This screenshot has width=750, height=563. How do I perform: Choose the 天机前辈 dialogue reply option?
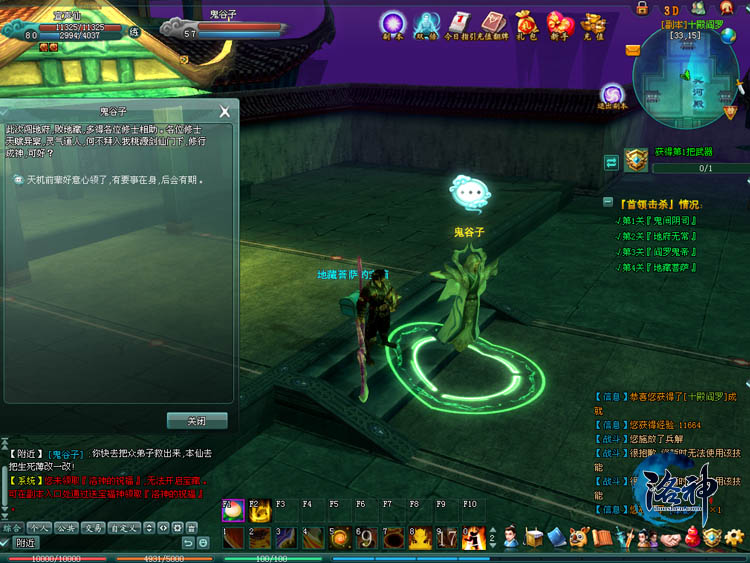point(110,181)
